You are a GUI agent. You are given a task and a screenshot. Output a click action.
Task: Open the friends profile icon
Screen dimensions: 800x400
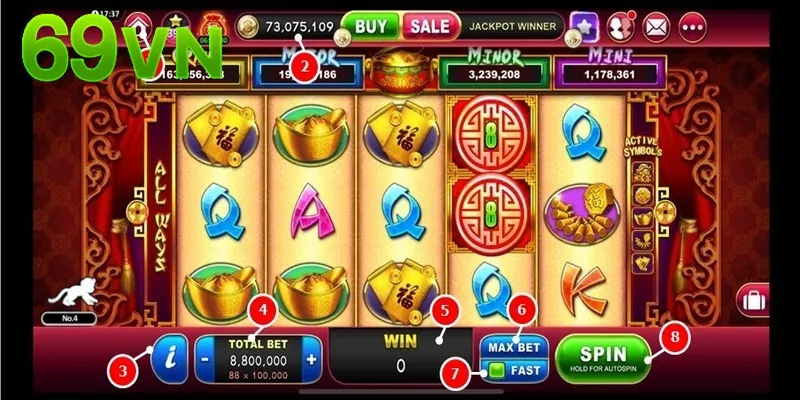[621, 24]
